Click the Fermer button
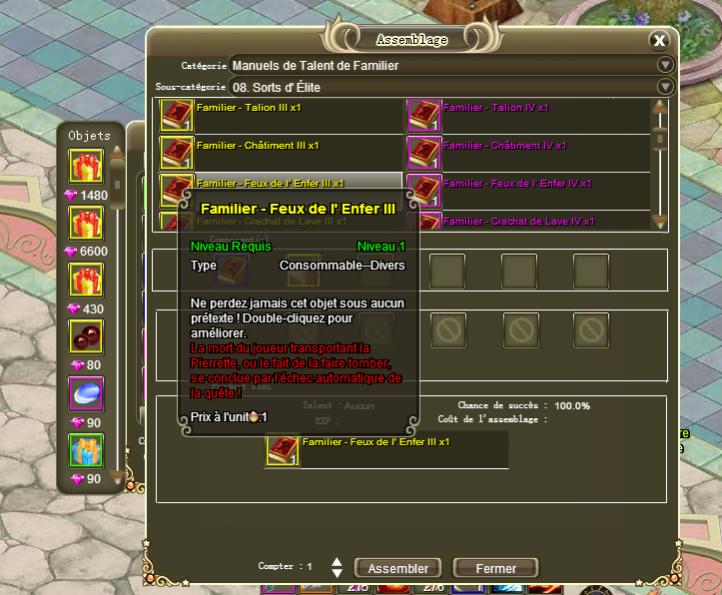The image size is (722, 595). tap(496, 568)
